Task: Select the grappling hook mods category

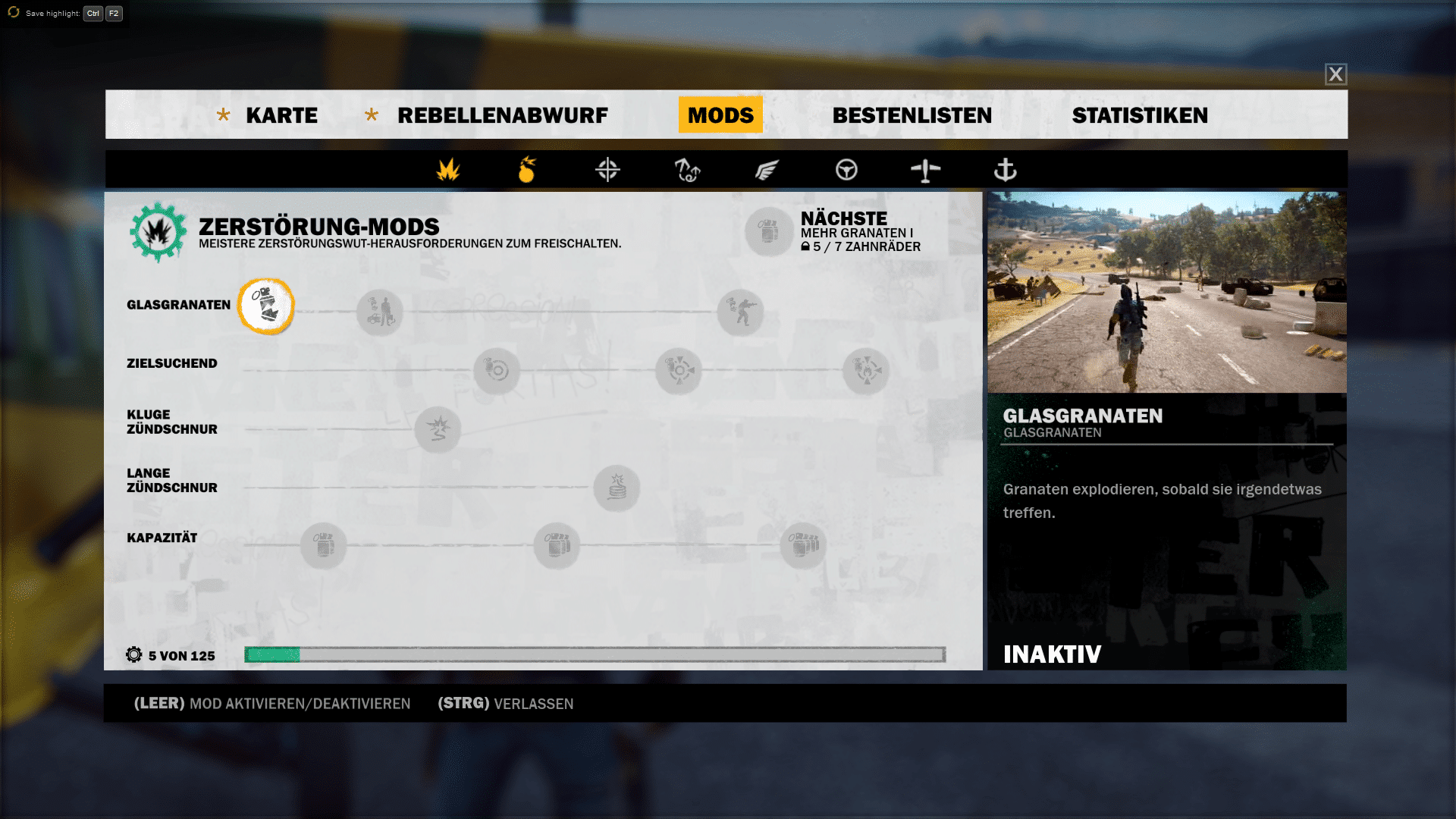Action: coord(687,170)
